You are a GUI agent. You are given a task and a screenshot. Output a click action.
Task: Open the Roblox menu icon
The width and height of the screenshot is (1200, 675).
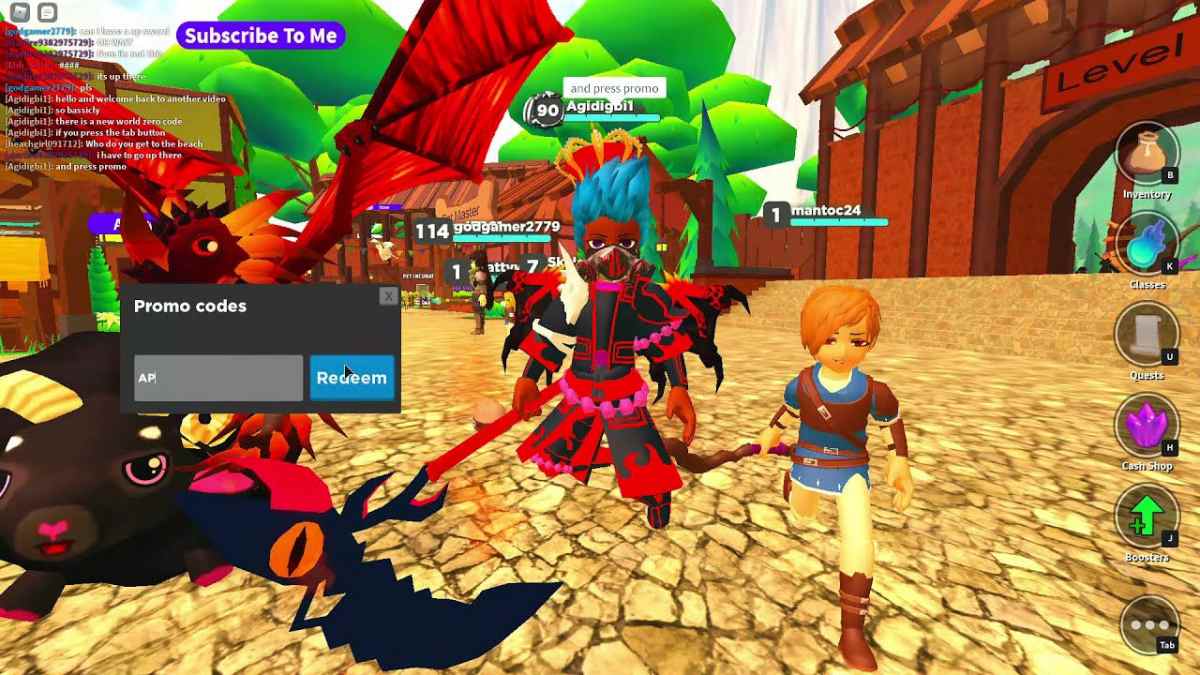pyautogui.click(x=19, y=12)
